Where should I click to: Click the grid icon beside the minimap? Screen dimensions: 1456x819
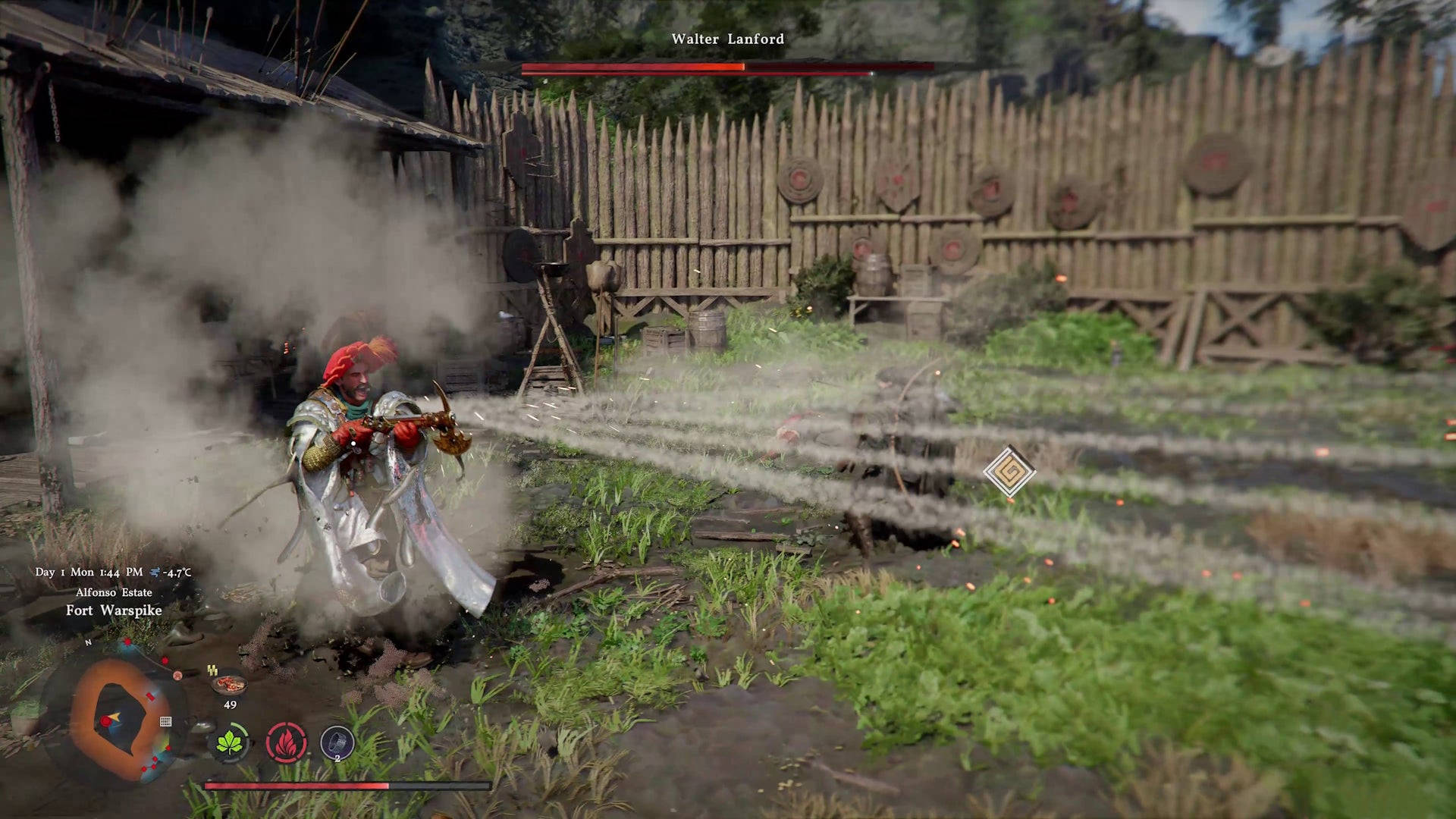coord(165,721)
